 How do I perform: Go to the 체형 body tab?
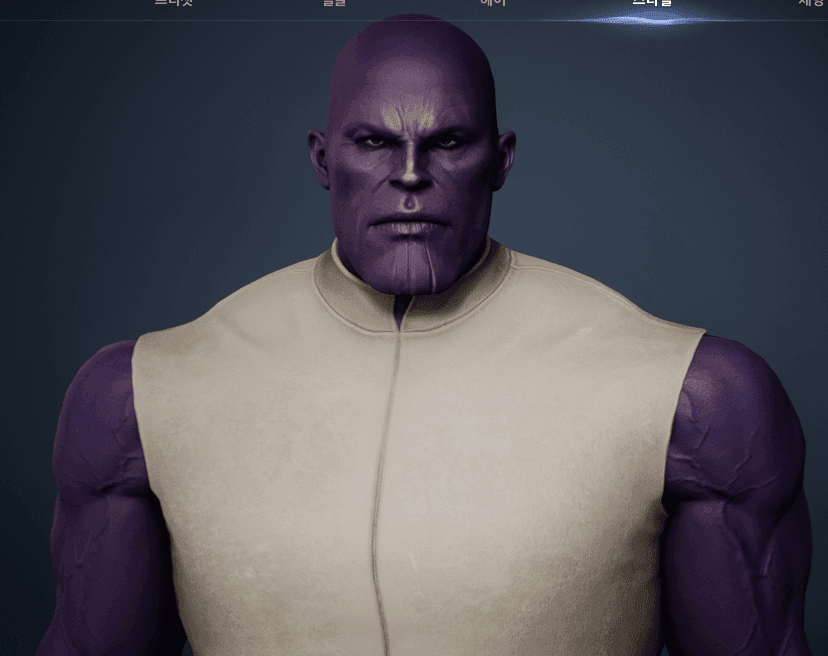(810, 4)
